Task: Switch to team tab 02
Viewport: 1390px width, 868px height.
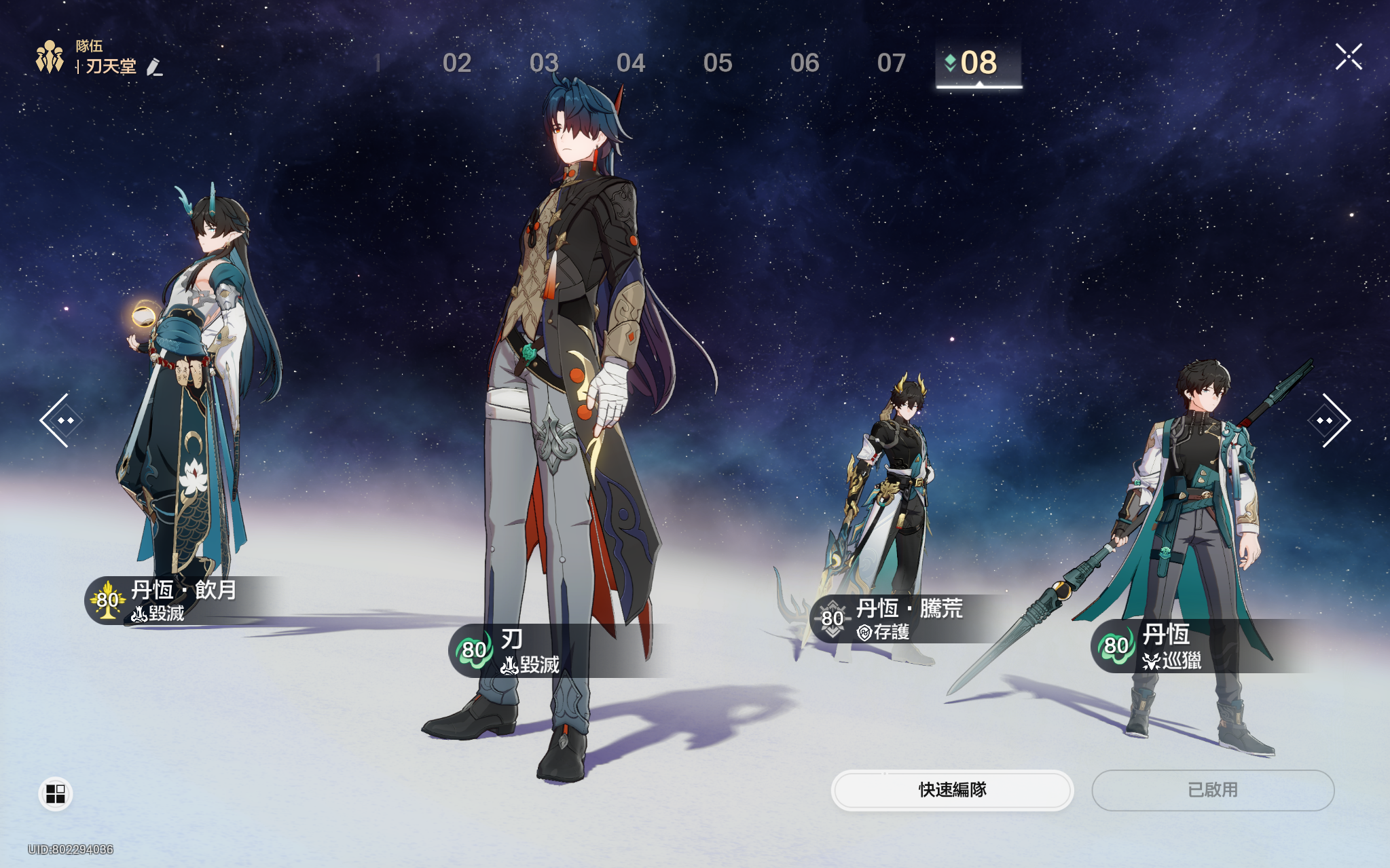Action: [x=456, y=63]
